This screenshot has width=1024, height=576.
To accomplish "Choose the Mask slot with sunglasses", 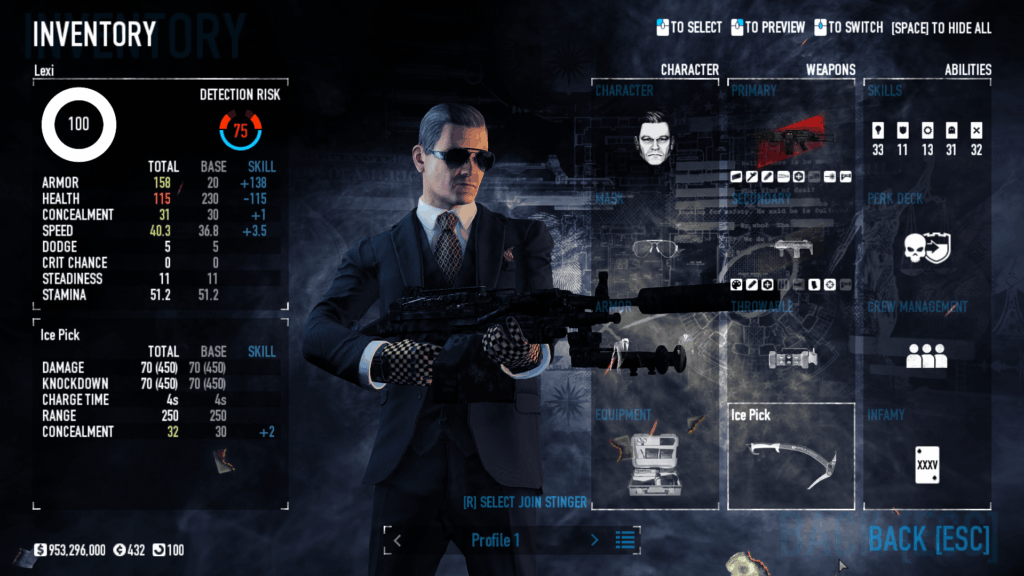I will tap(655, 245).
